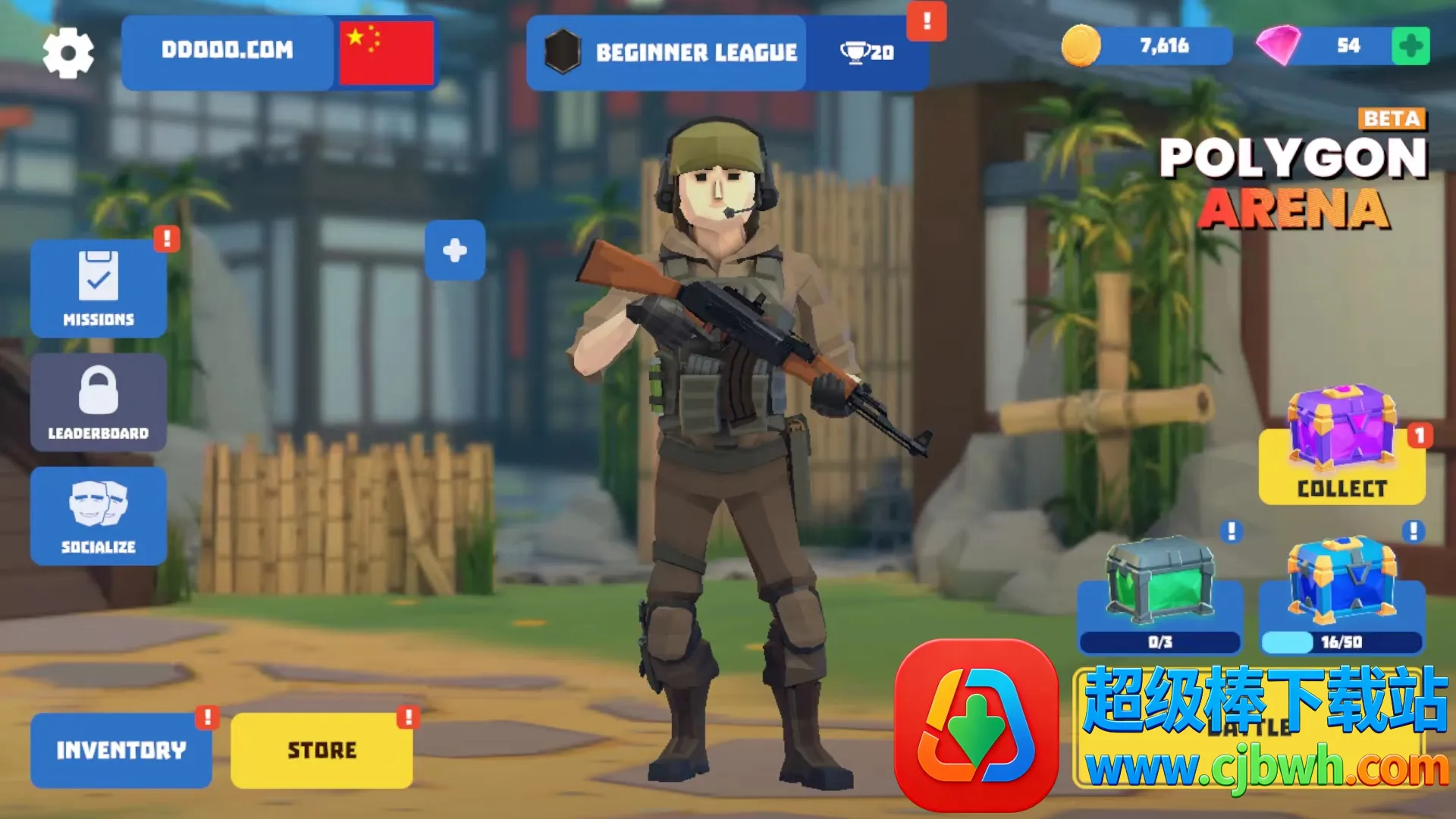
Task: Click the alert badge above the trophy counter
Action: (x=925, y=23)
